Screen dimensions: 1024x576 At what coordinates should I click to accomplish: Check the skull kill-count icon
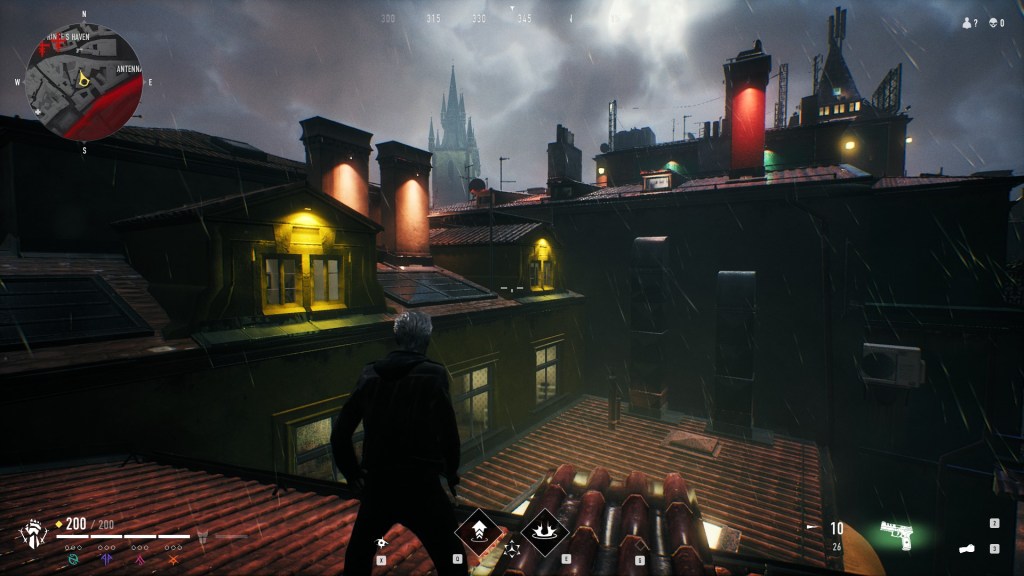click(995, 22)
